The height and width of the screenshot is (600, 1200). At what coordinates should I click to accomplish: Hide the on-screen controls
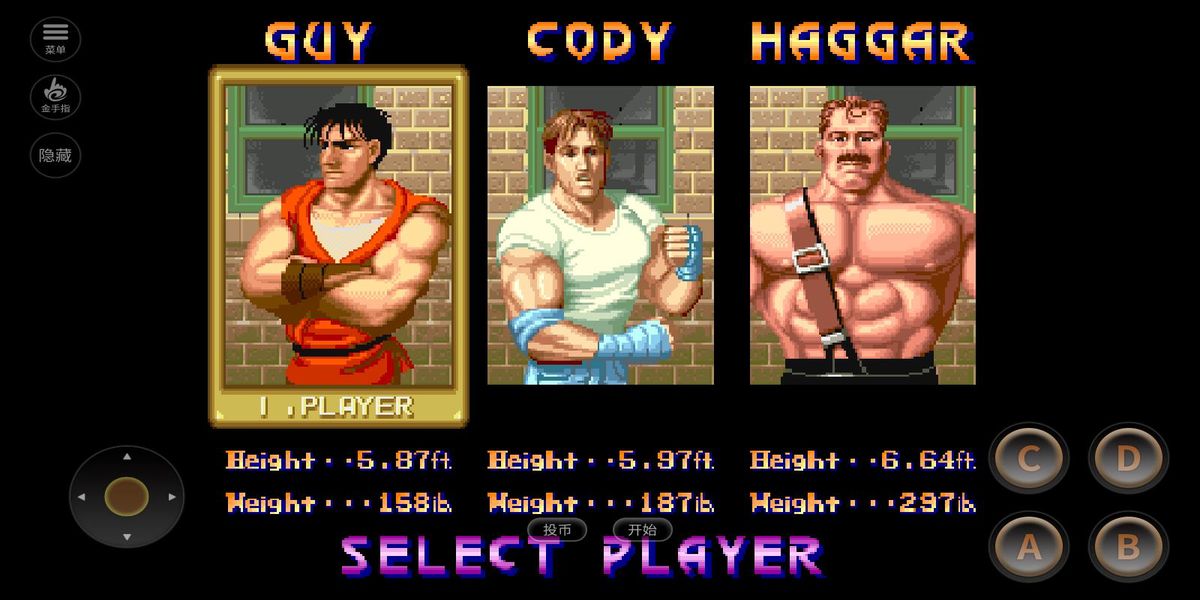coord(55,156)
